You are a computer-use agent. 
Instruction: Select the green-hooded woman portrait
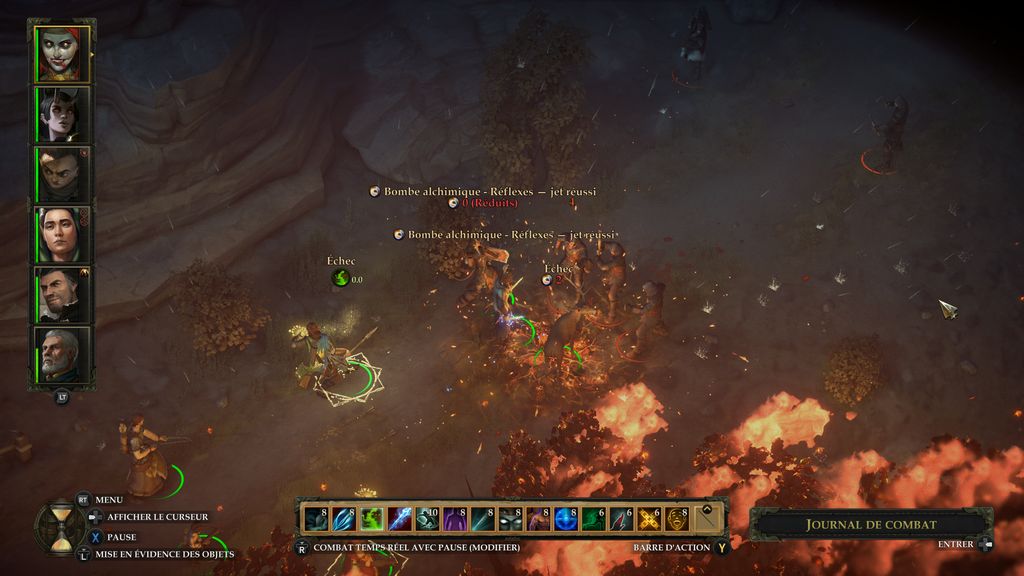62,234
